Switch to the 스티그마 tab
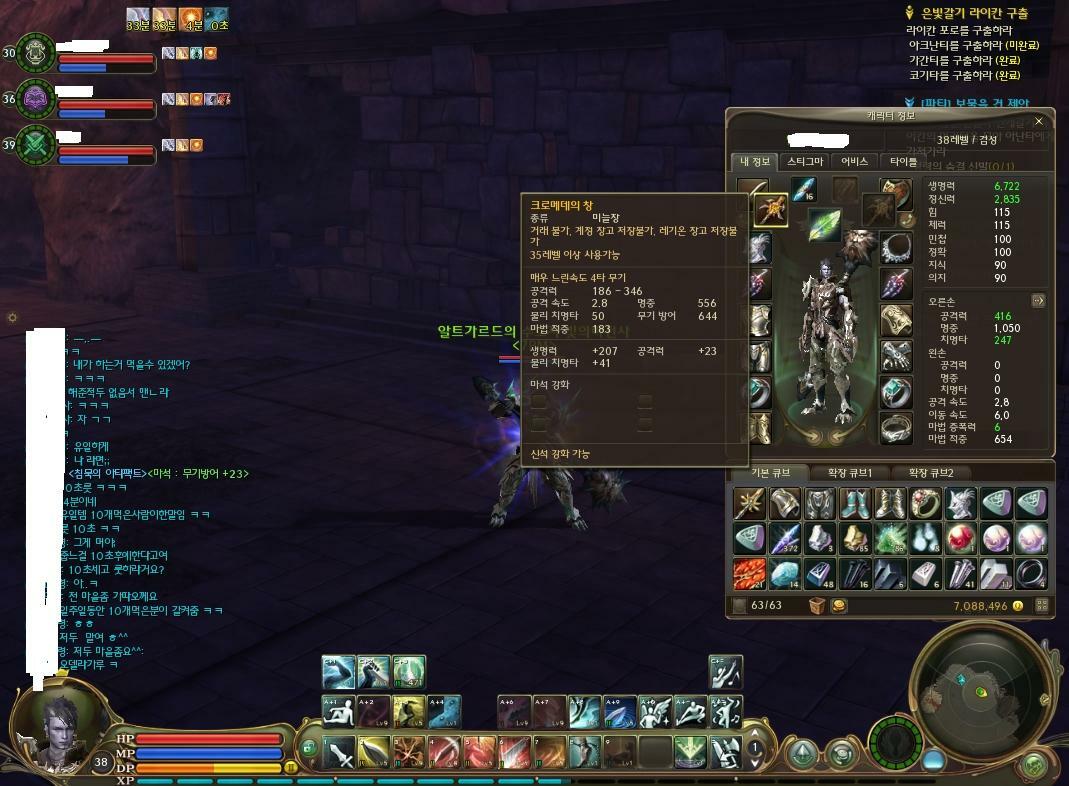1069x786 pixels. [x=805, y=161]
